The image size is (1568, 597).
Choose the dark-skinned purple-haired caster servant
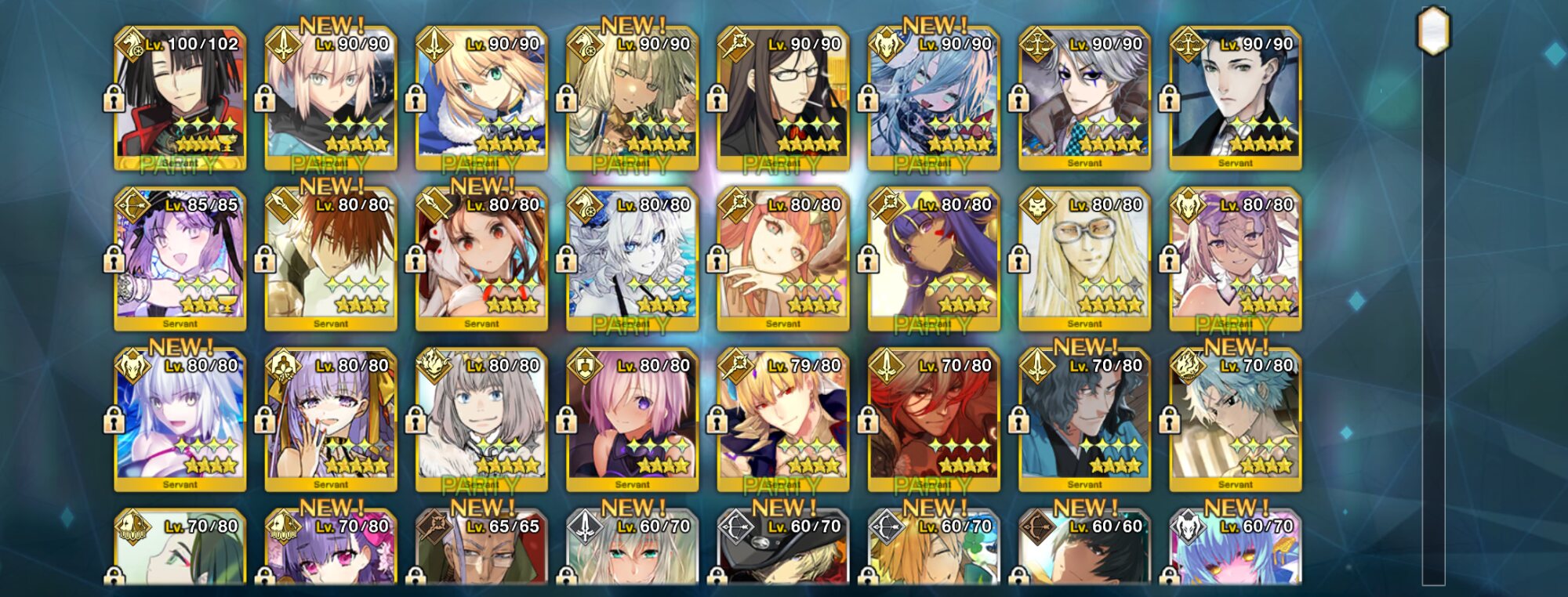934,259
